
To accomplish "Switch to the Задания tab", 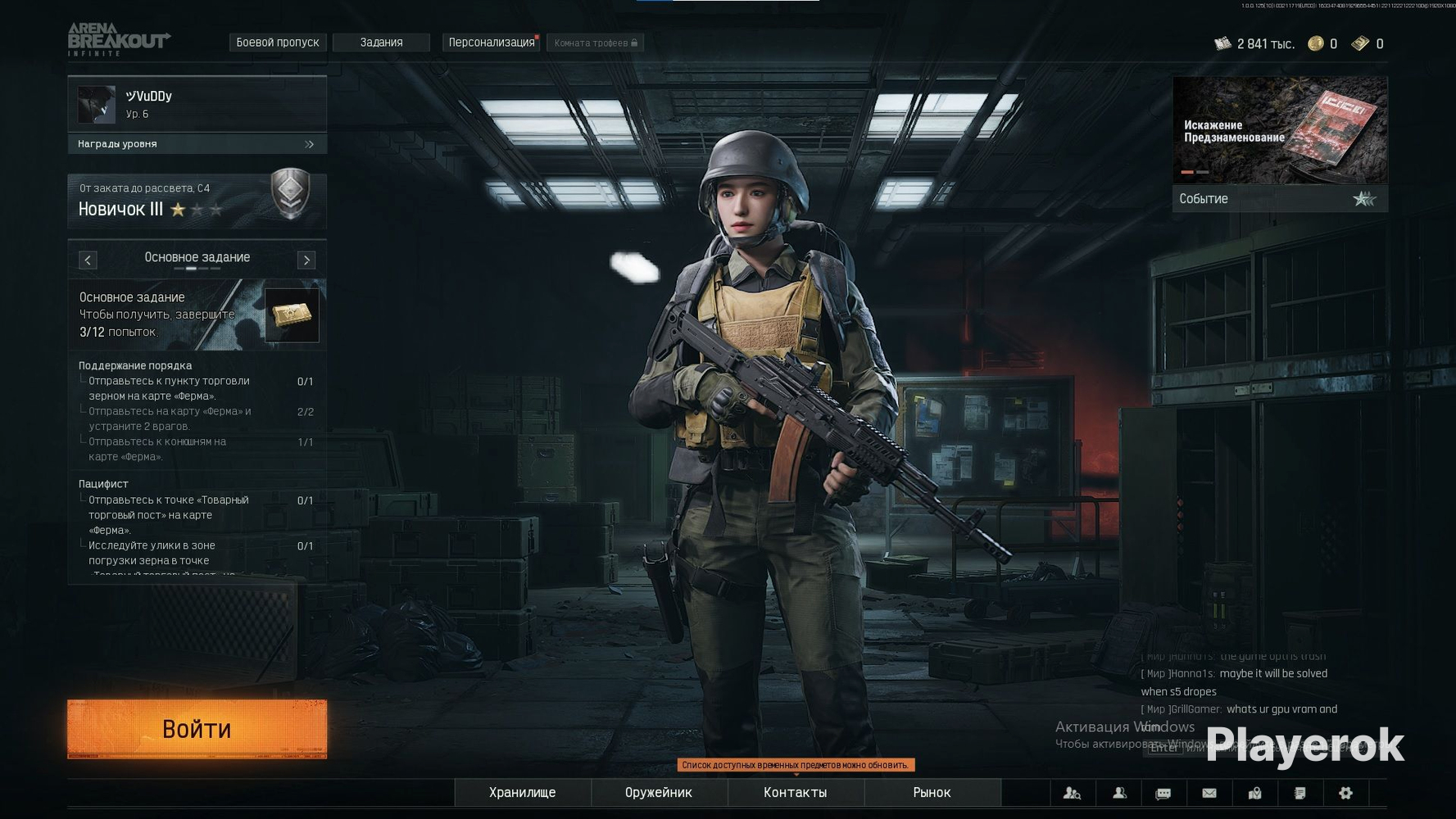I will (x=381, y=43).
